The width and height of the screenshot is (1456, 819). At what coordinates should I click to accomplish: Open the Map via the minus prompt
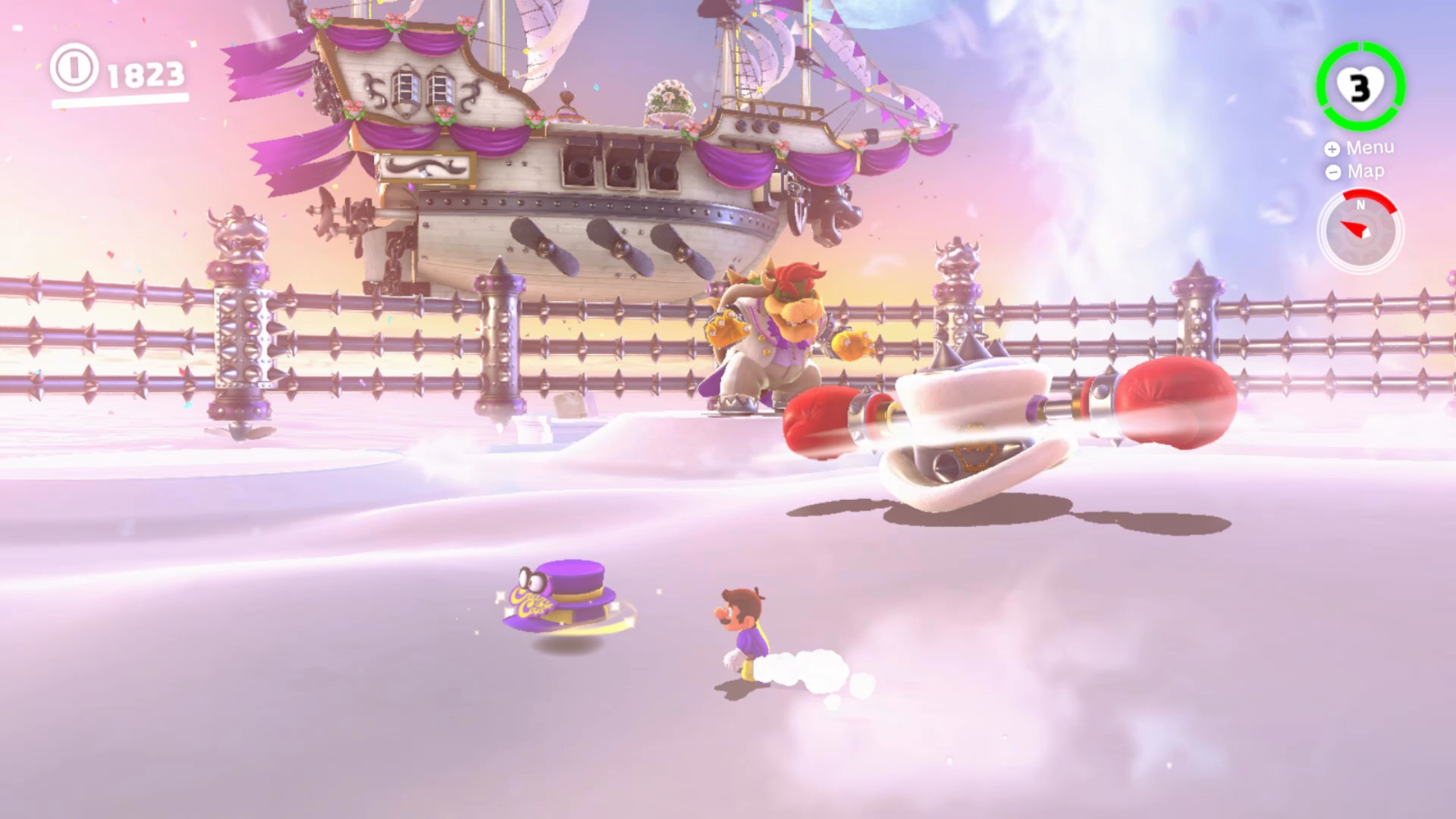[x=1332, y=172]
